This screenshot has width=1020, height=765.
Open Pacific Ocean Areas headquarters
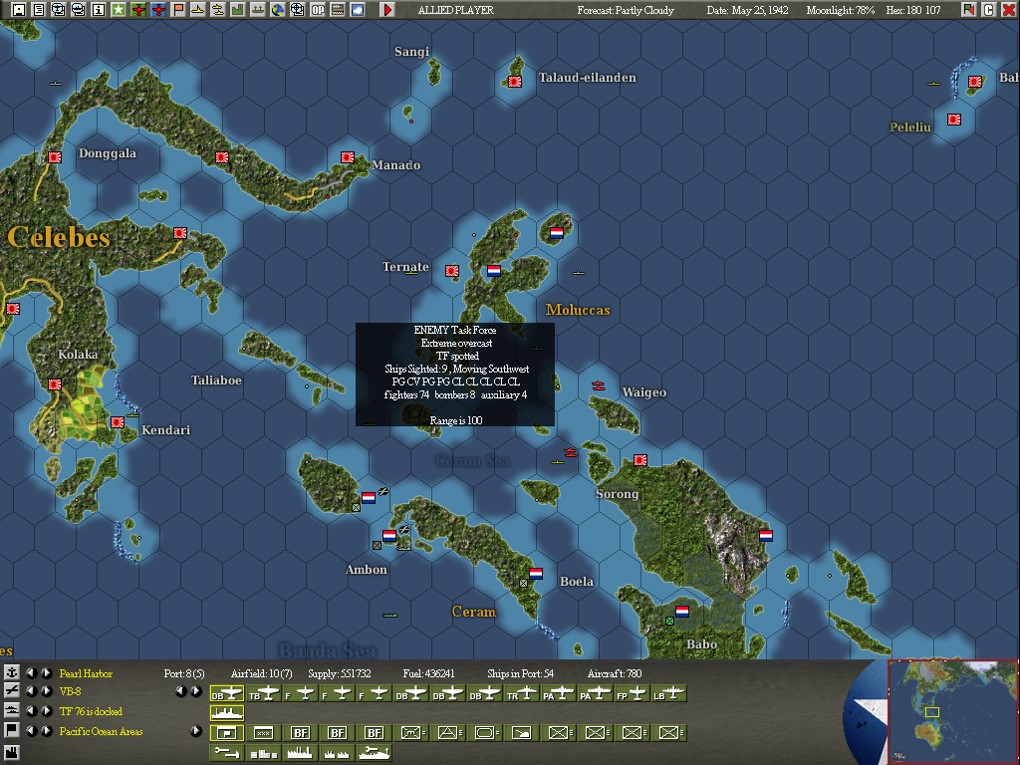point(101,731)
